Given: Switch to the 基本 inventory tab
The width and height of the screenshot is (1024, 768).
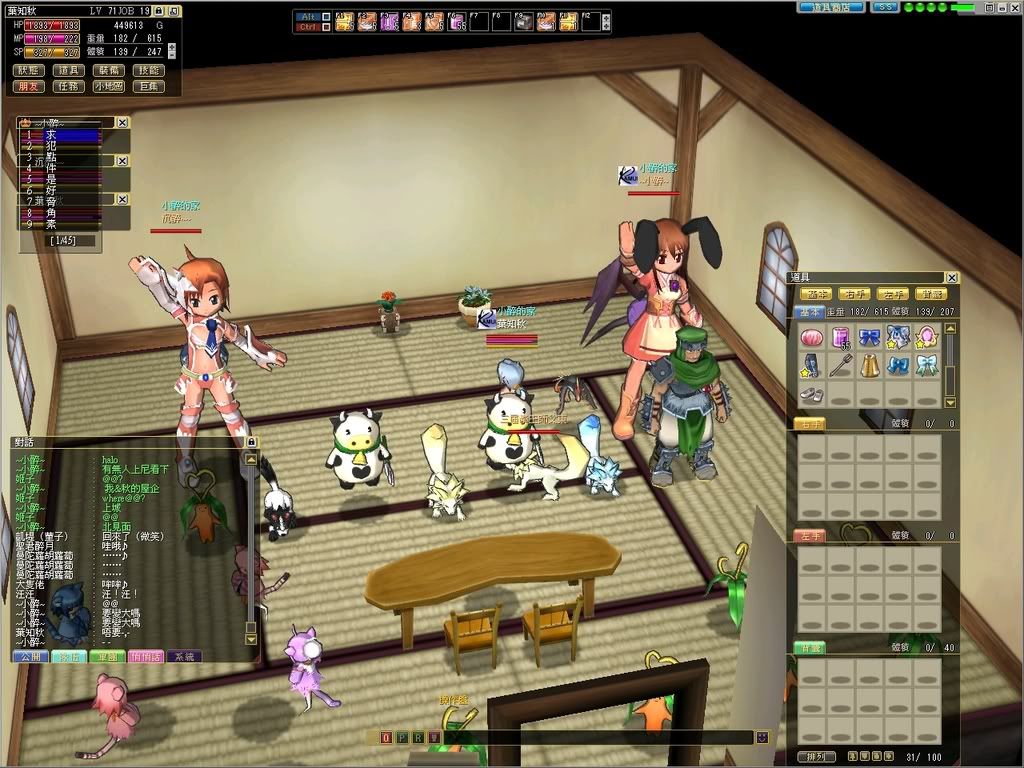Looking at the screenshot, I should (x=809, y=313).
